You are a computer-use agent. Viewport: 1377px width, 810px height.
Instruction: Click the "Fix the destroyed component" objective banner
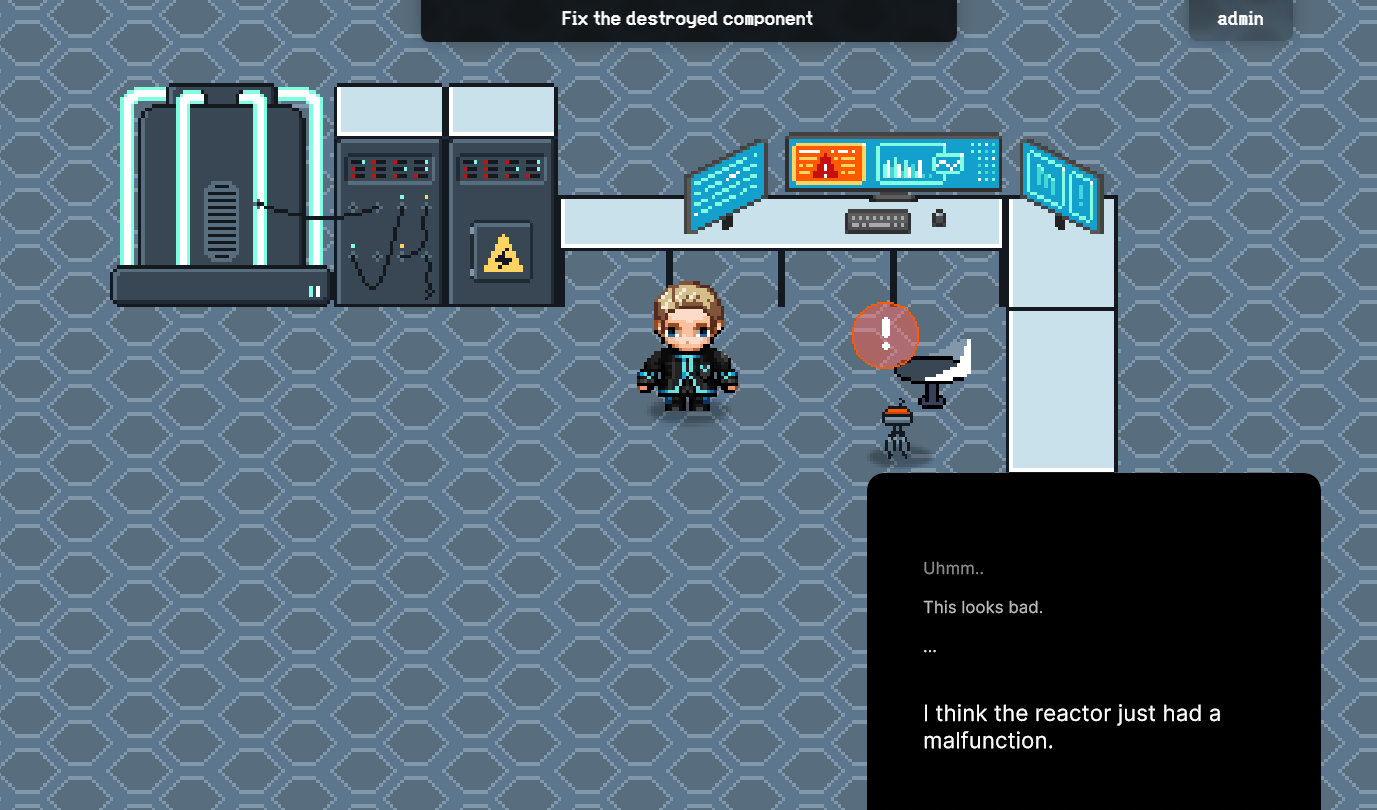click(x=688, y=19)
